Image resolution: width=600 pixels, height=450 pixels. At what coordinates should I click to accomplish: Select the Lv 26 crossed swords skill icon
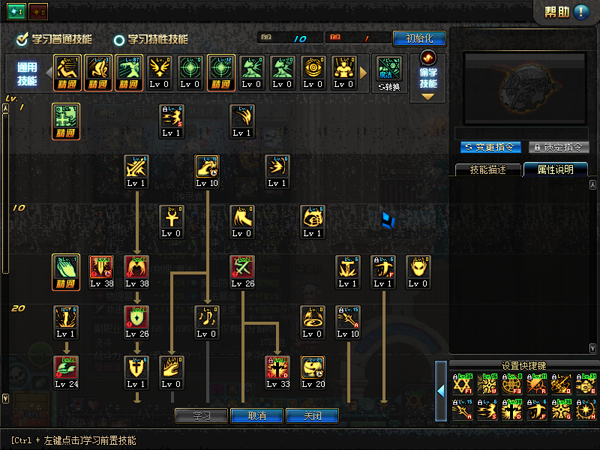[242, 267]
